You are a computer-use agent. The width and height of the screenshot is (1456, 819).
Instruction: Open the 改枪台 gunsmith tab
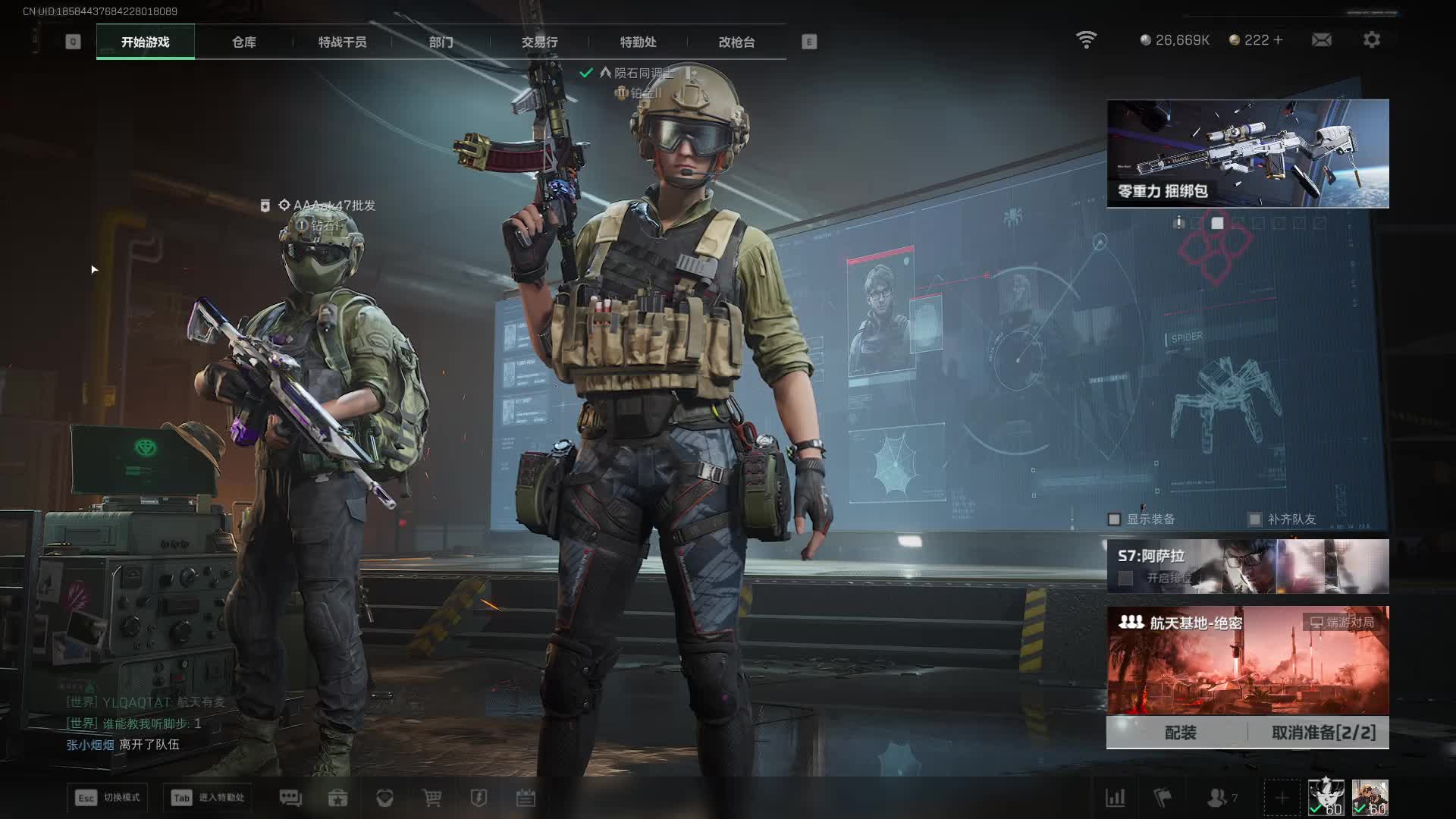(x=736, y=42)
